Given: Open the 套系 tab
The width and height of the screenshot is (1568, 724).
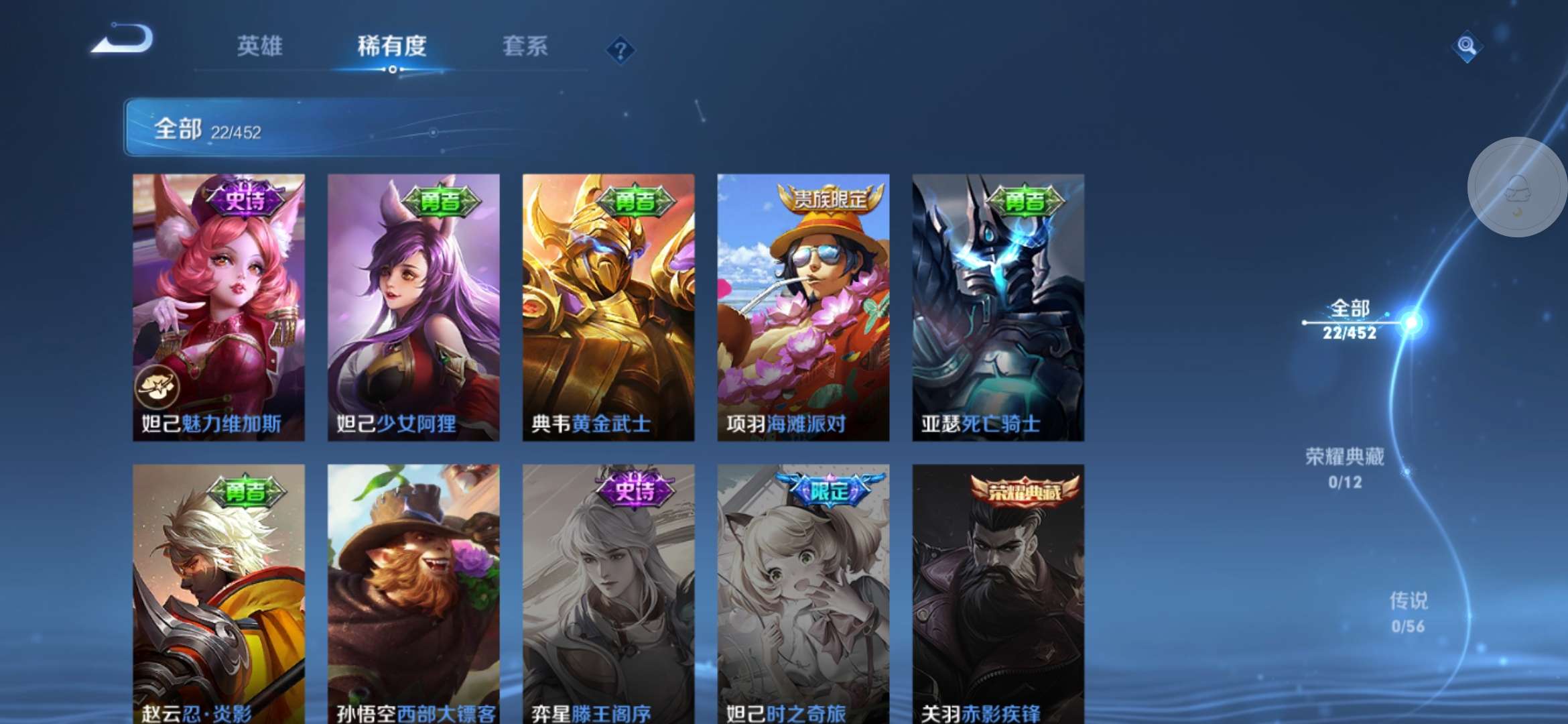Looking at the screenshot, I should pos(526,48).
